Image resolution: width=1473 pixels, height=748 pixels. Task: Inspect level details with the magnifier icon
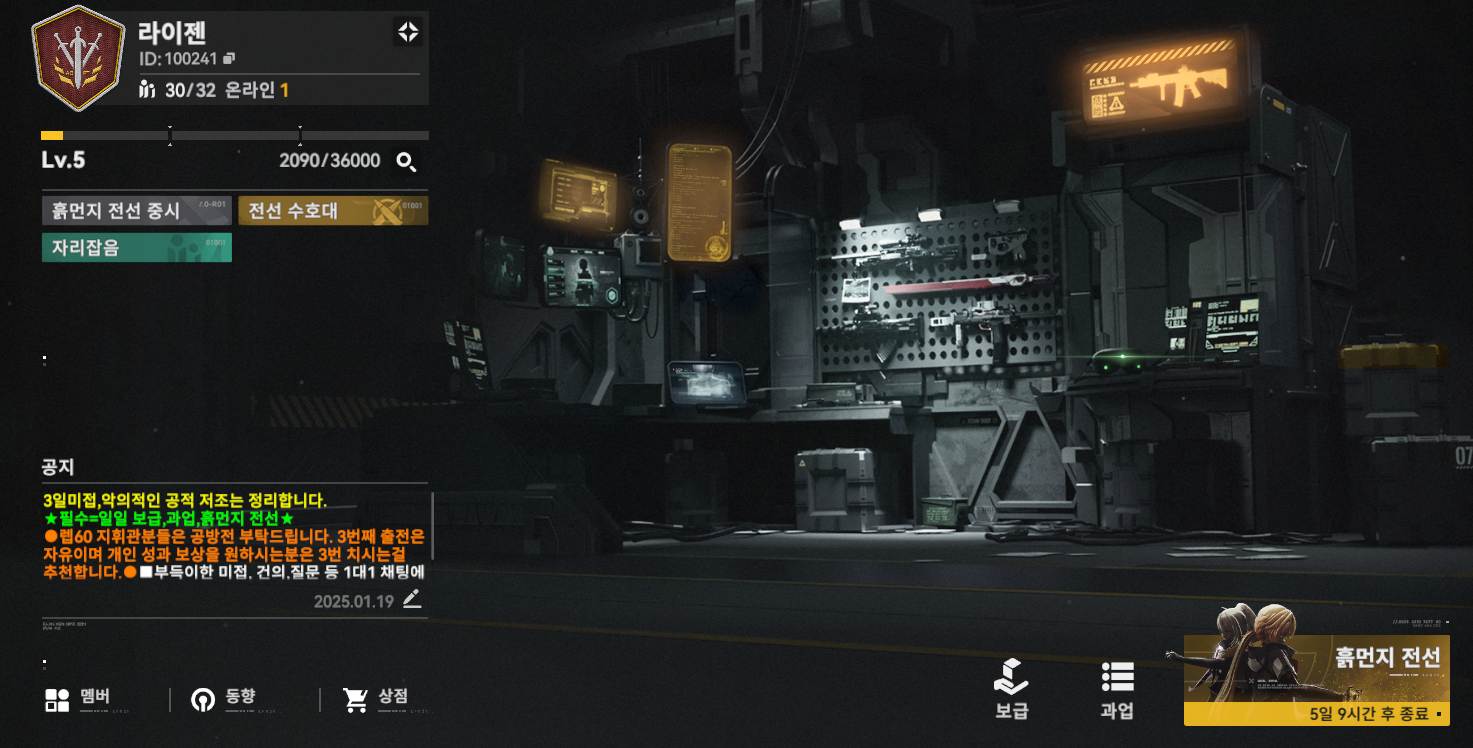pos(406,162)
